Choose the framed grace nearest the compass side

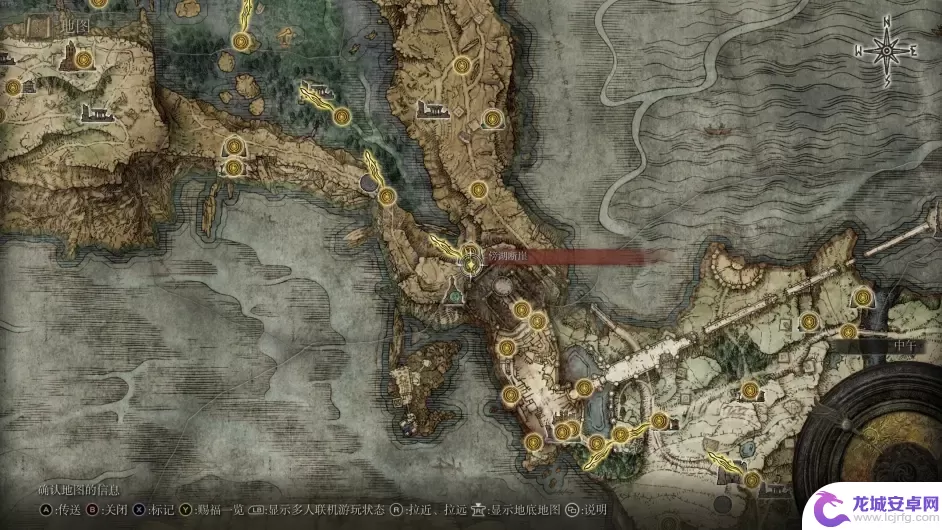(862, 296)
